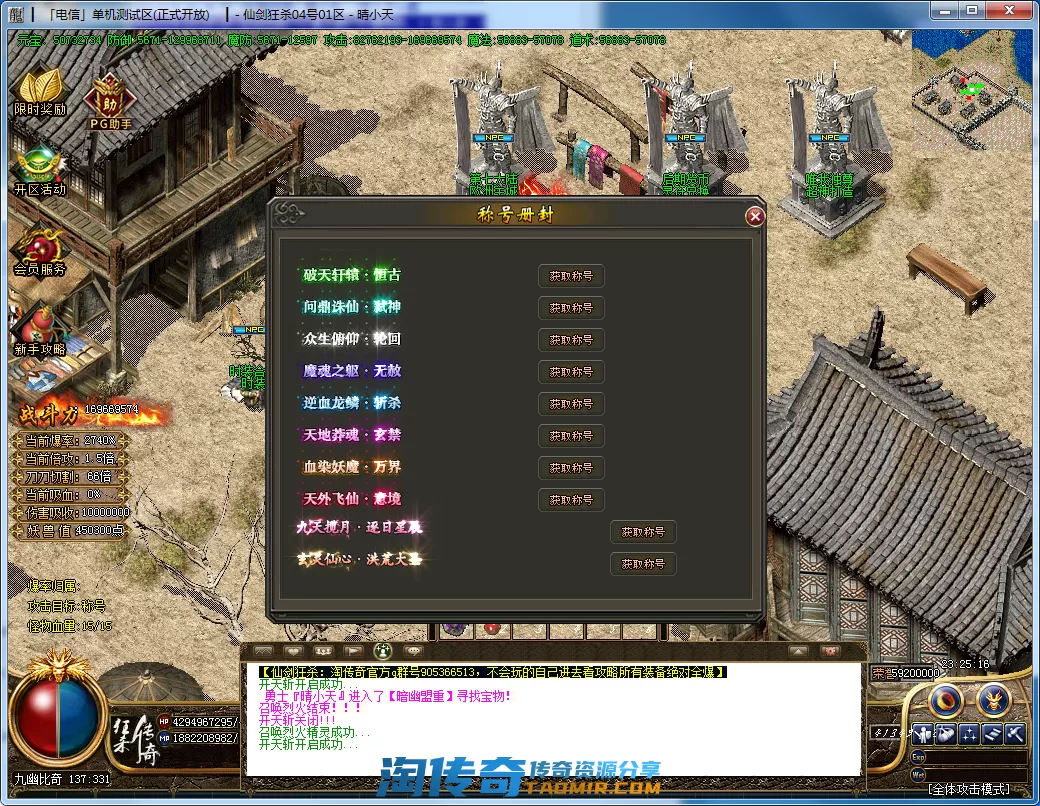The image size is (1040, 806).
Task: Obtain the 天地莽魂·玄禁 title
Action: pos(571,436)
